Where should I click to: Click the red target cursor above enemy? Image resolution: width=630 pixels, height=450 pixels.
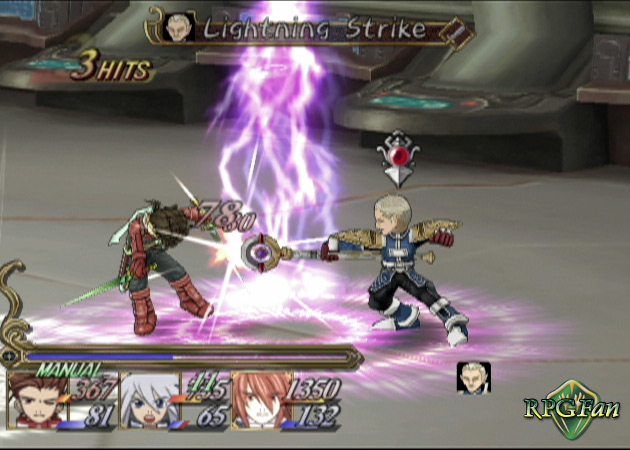pos(397,158)
